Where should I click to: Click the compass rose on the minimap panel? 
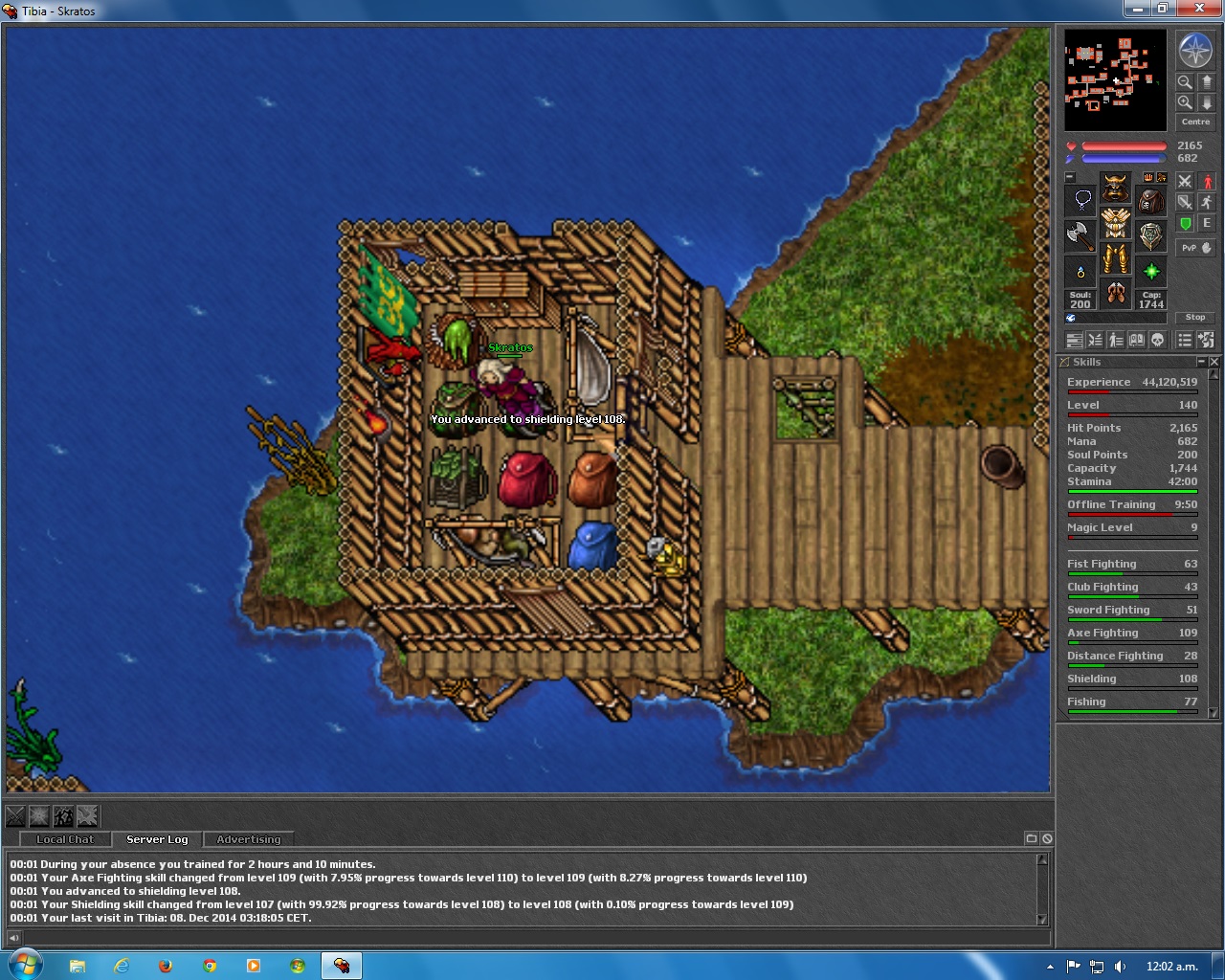1195,50
